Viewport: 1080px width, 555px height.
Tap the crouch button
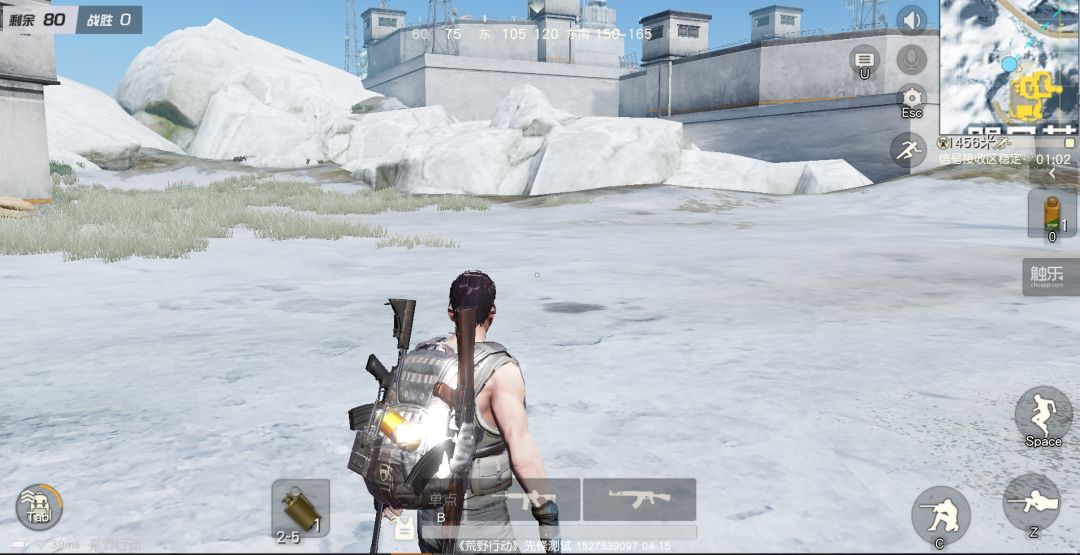coord(940,514)
